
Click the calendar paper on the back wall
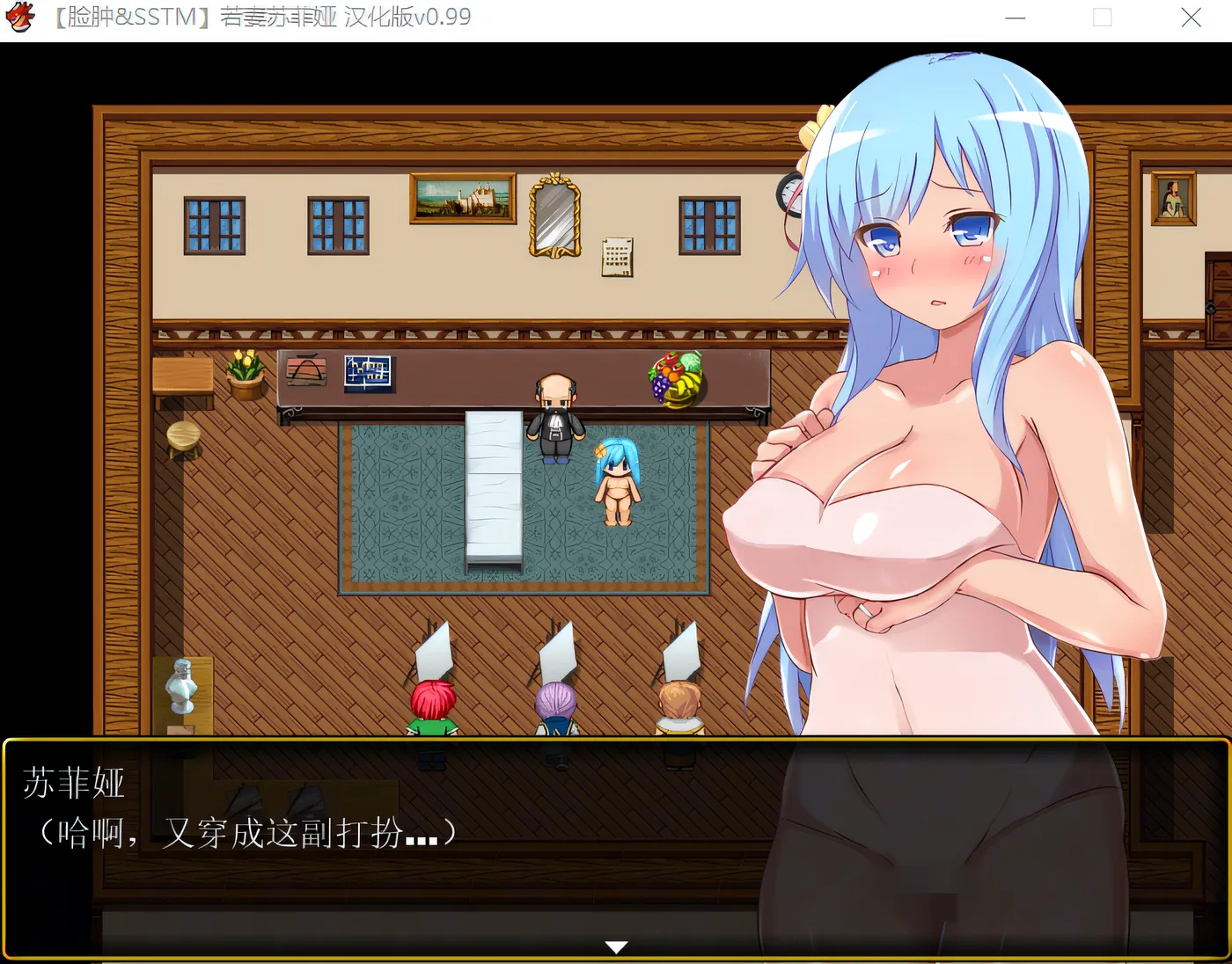click(618, 254)
